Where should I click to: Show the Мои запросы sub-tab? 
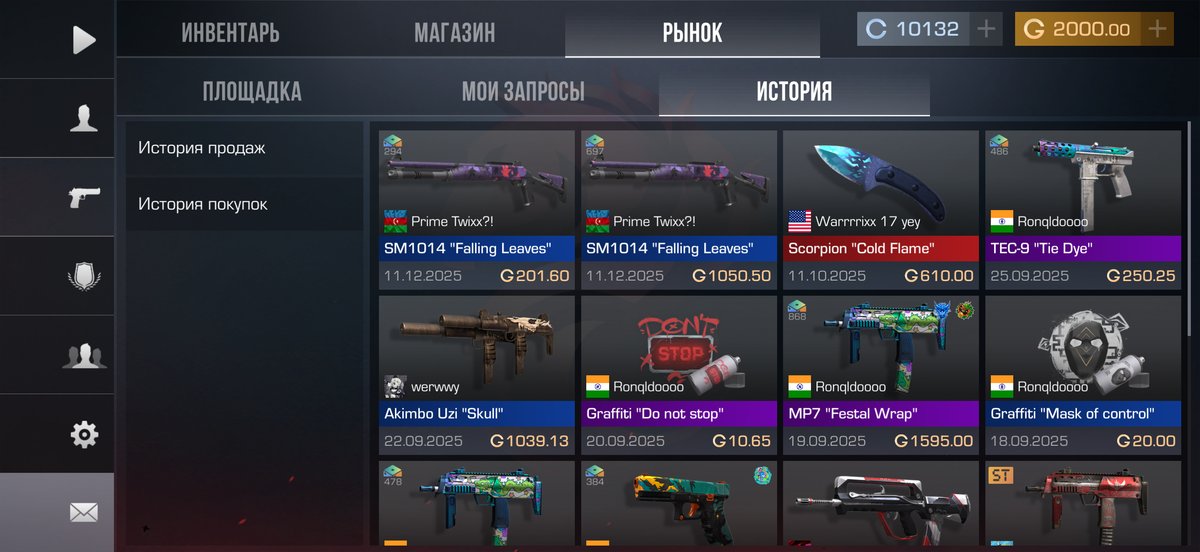tap(523, 92)
